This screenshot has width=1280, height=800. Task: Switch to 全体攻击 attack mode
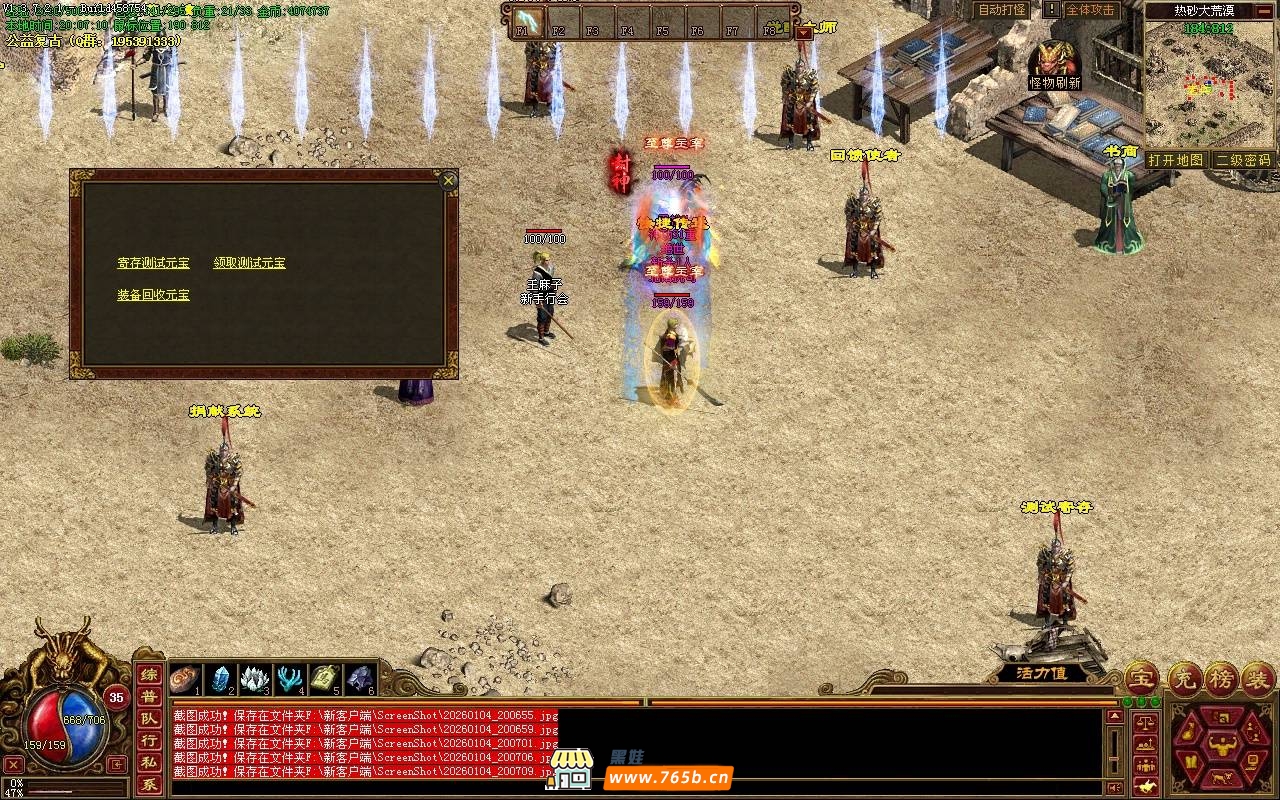pyautogui.click(x=1089, y=10)
